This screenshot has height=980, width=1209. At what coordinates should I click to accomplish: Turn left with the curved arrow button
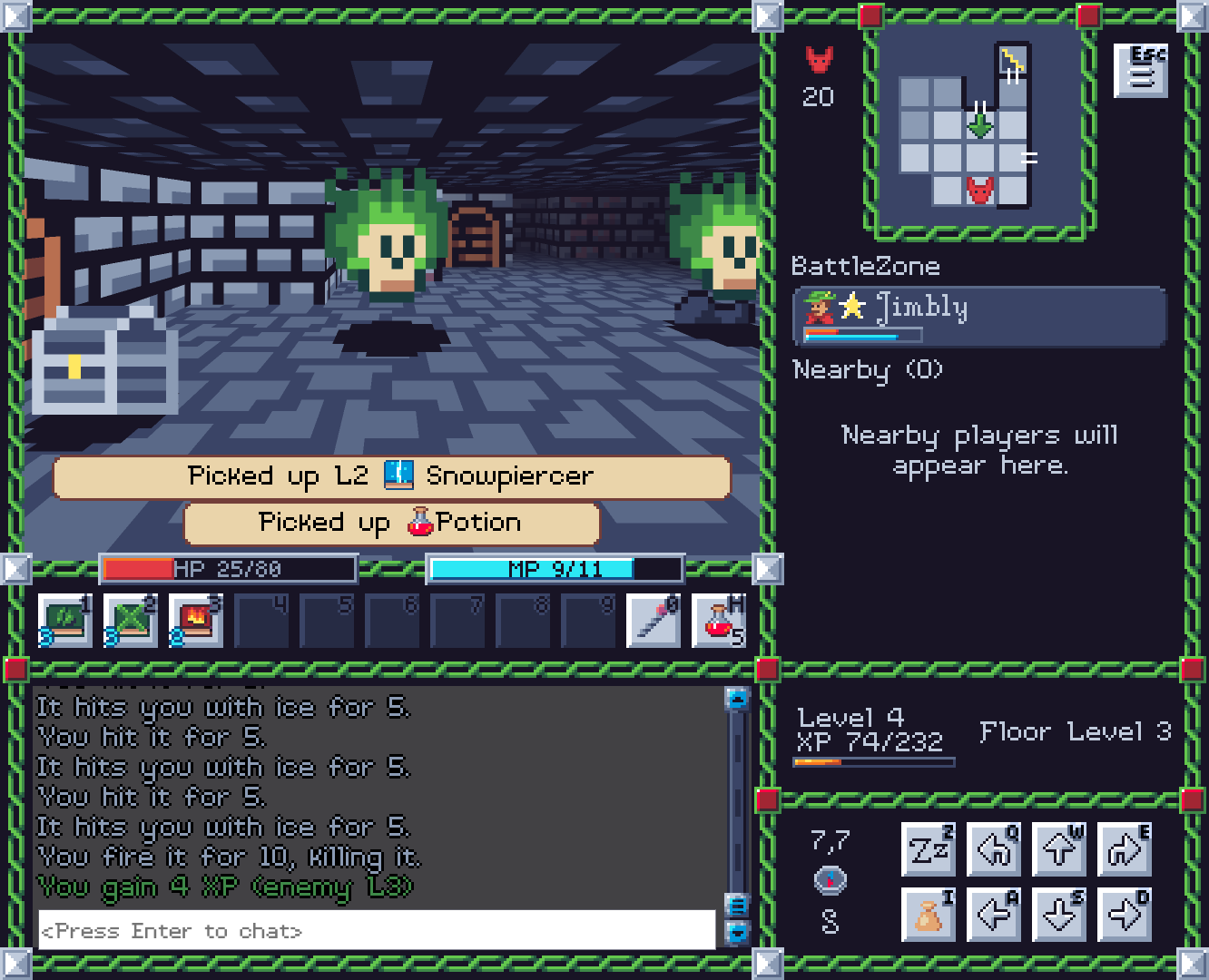tap(994, 850)
